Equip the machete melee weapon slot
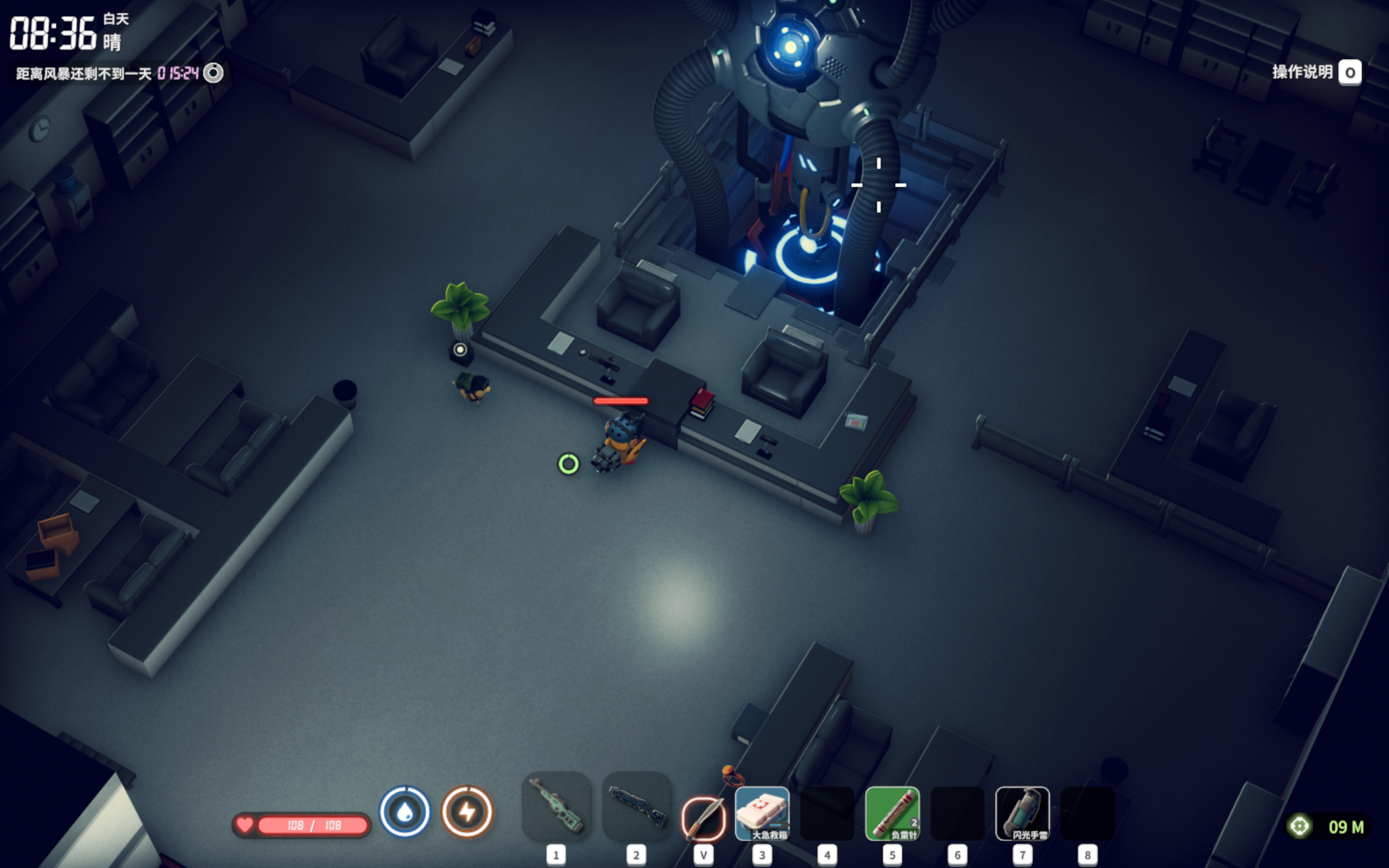The image size is (1389, 868). [x=703, y=817]
